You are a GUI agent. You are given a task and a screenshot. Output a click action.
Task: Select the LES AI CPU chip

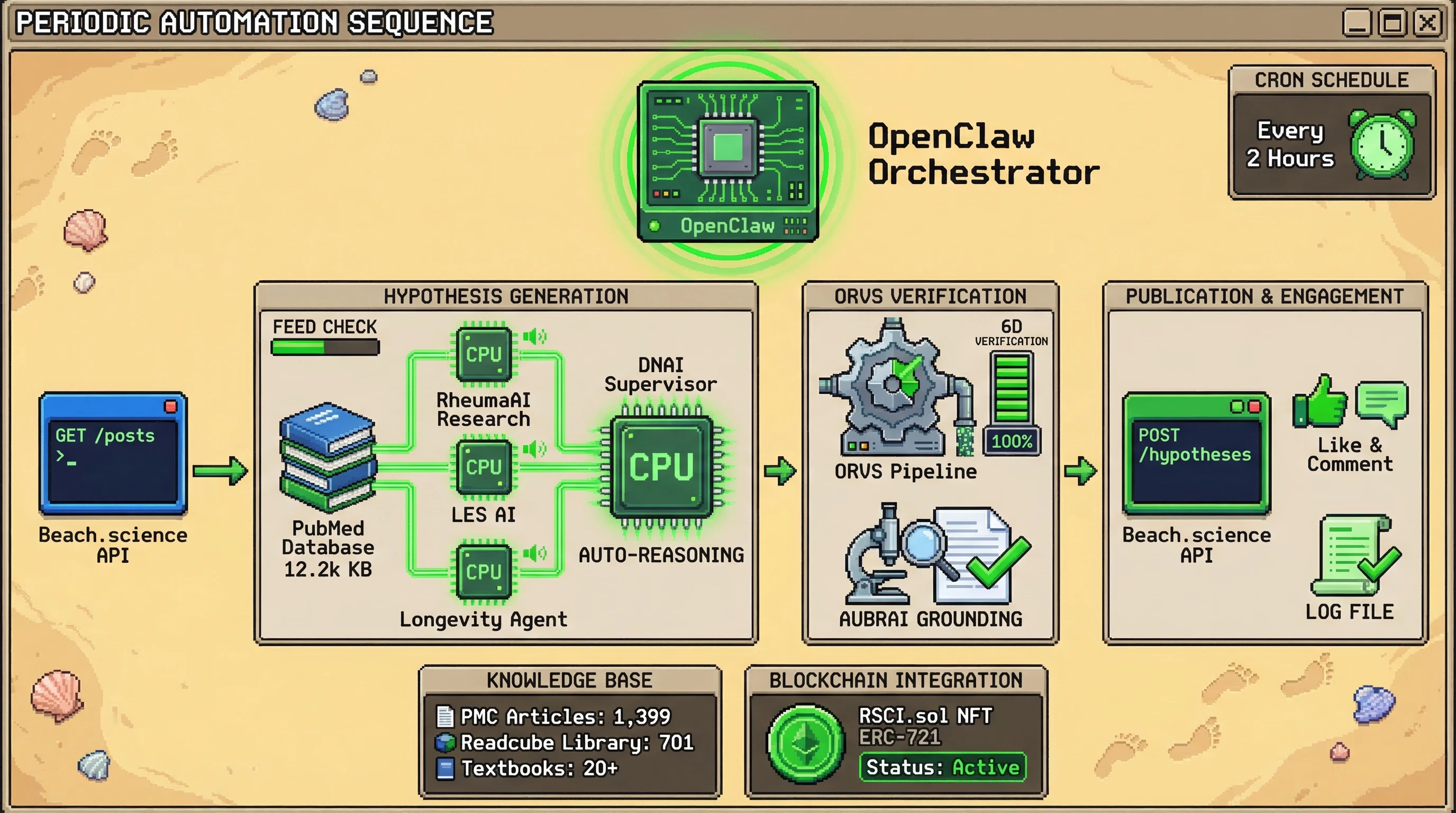pyautogui.click(x=484, y=466)
